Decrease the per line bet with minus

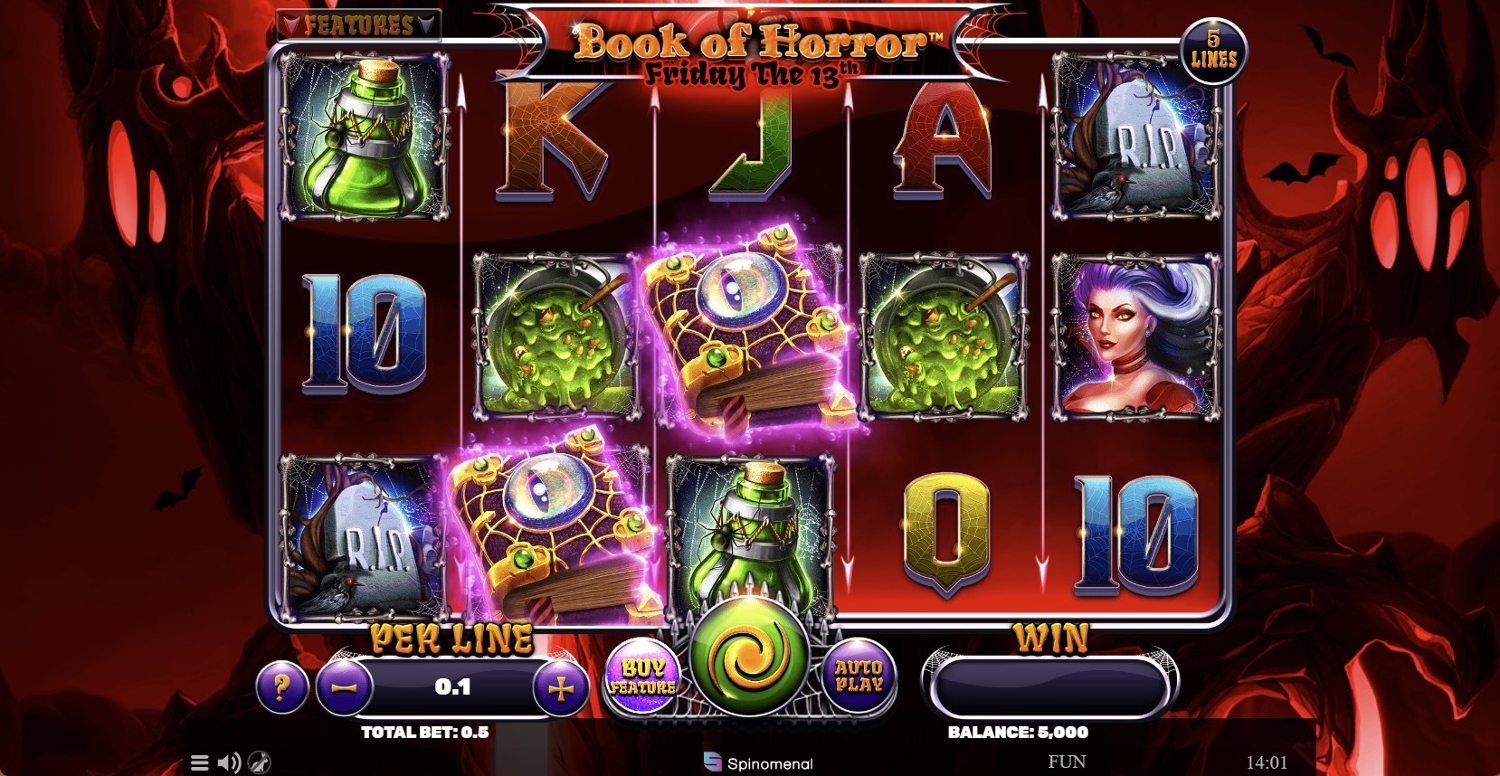344,688
